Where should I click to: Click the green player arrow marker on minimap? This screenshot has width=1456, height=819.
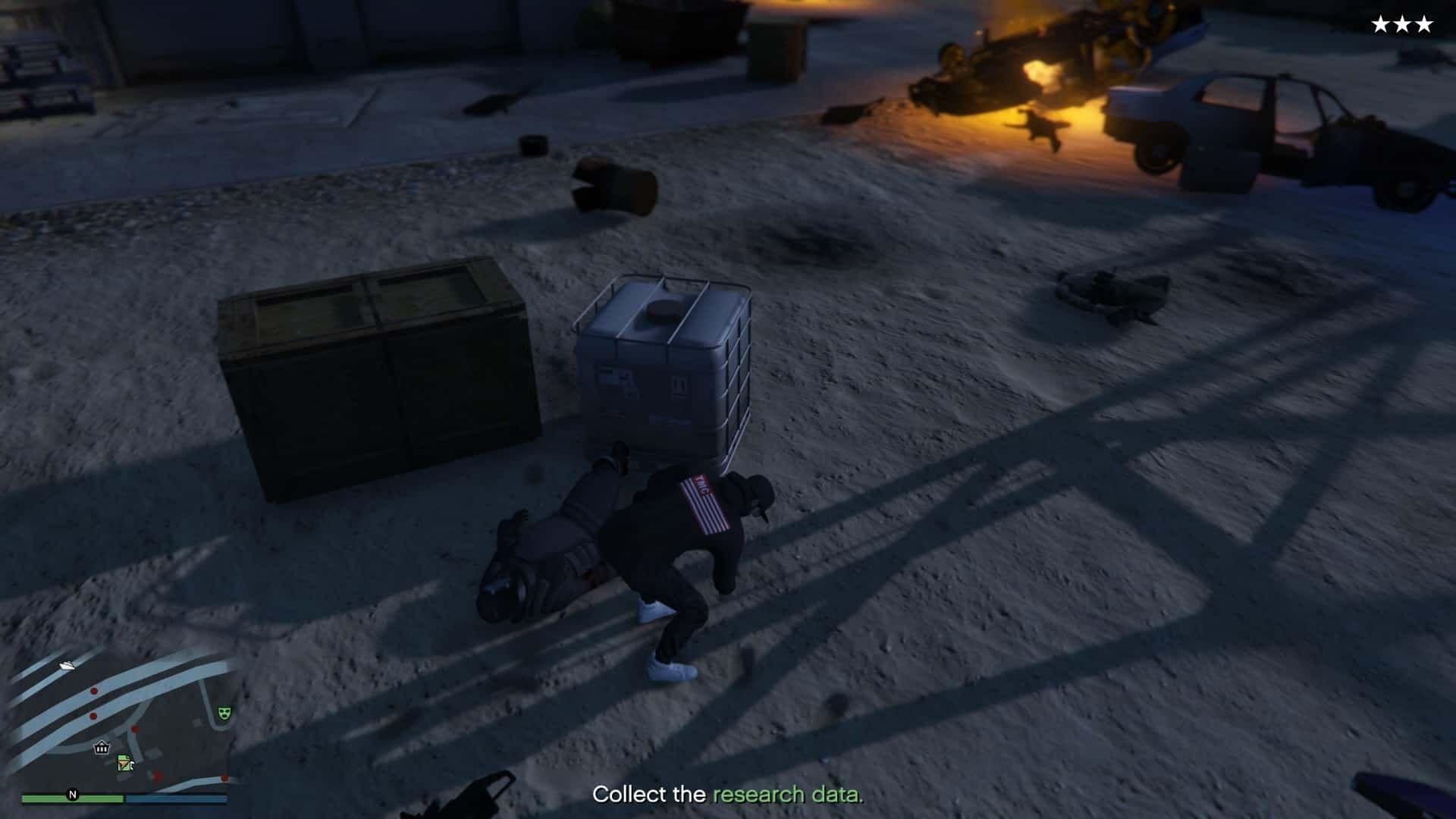pyautogui.click(x=124, y=763)
